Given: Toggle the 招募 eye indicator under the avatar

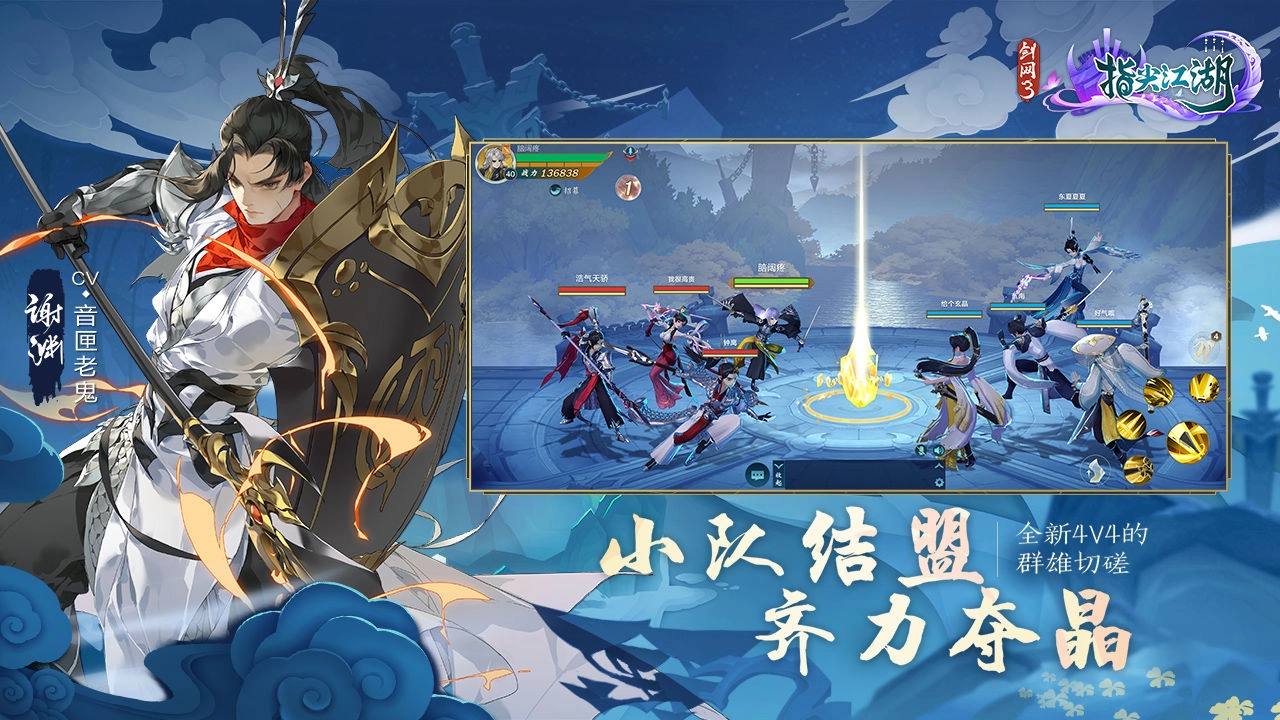Looking at the screenshot, I should 556,190.
